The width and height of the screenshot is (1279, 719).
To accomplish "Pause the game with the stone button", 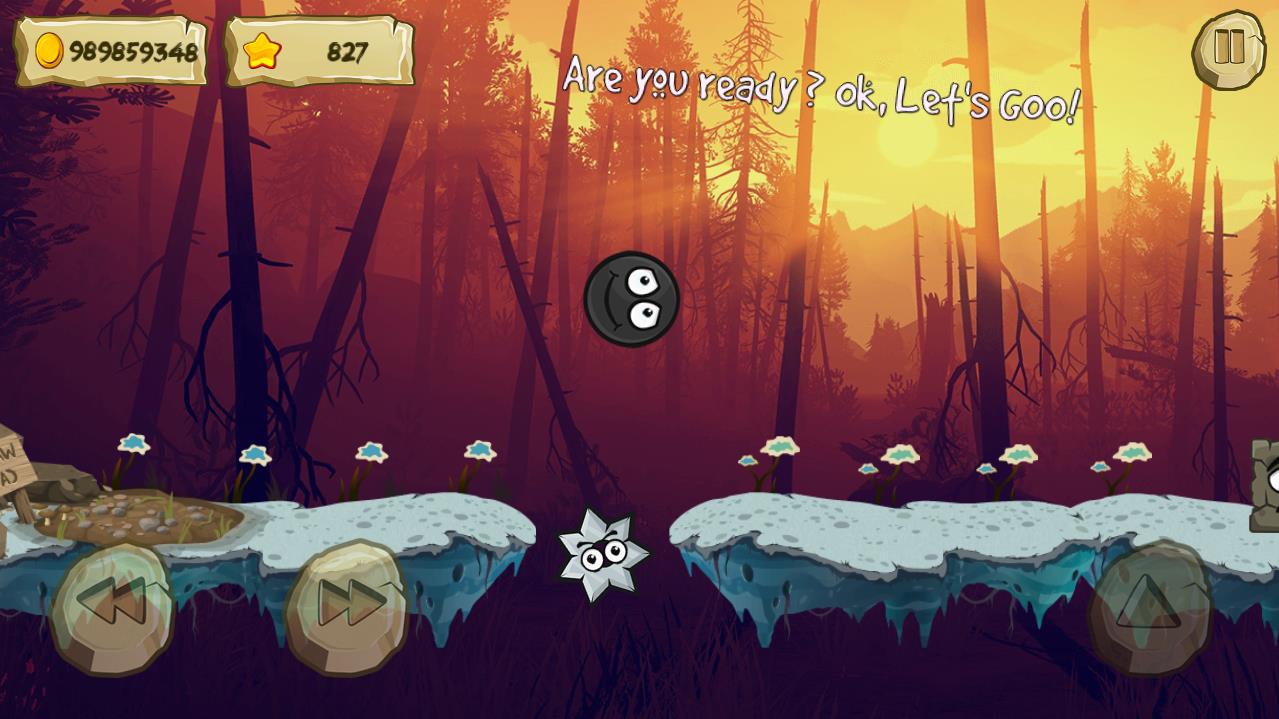I will click(1228, 48).
